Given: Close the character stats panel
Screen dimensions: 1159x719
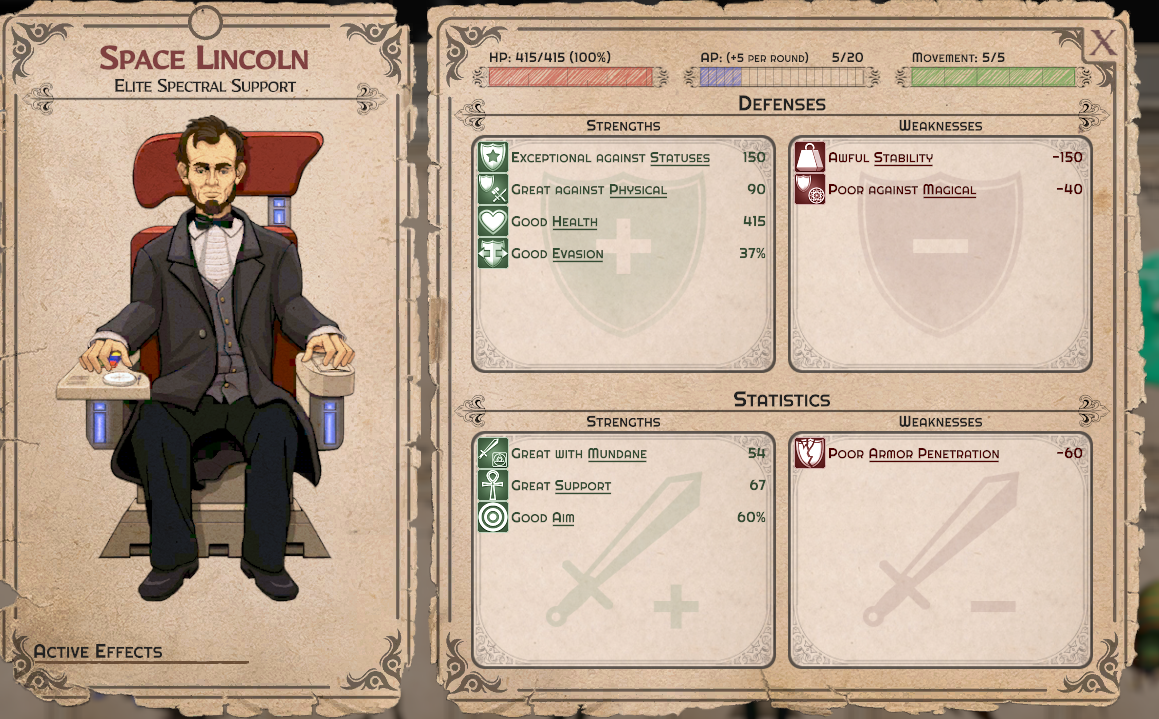Looking at the screenshot, I should click(1102, 43).
